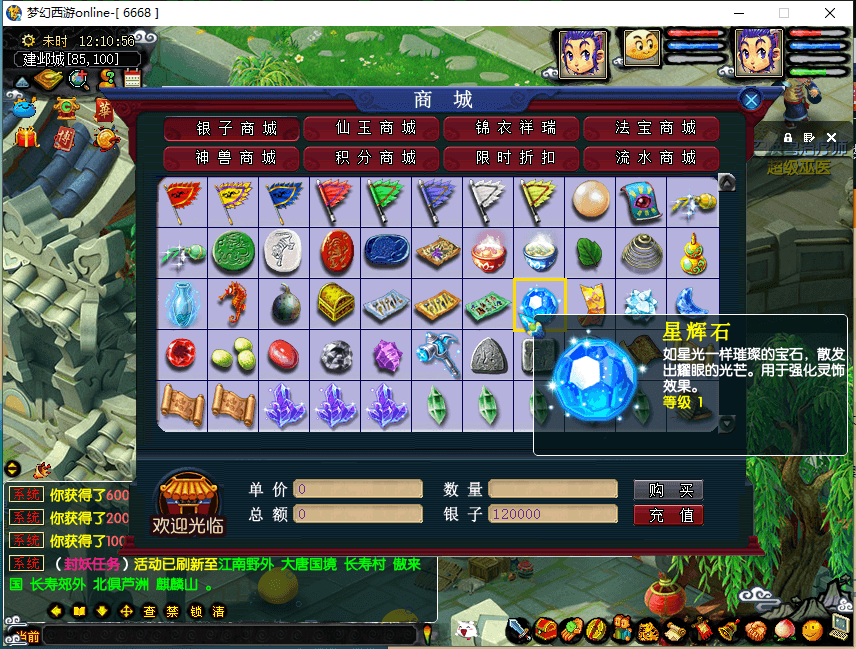The width and height of the screenshot is (856, 649).
Task: Open the 神兽商城 tab
Action: [x=233, y=158]
